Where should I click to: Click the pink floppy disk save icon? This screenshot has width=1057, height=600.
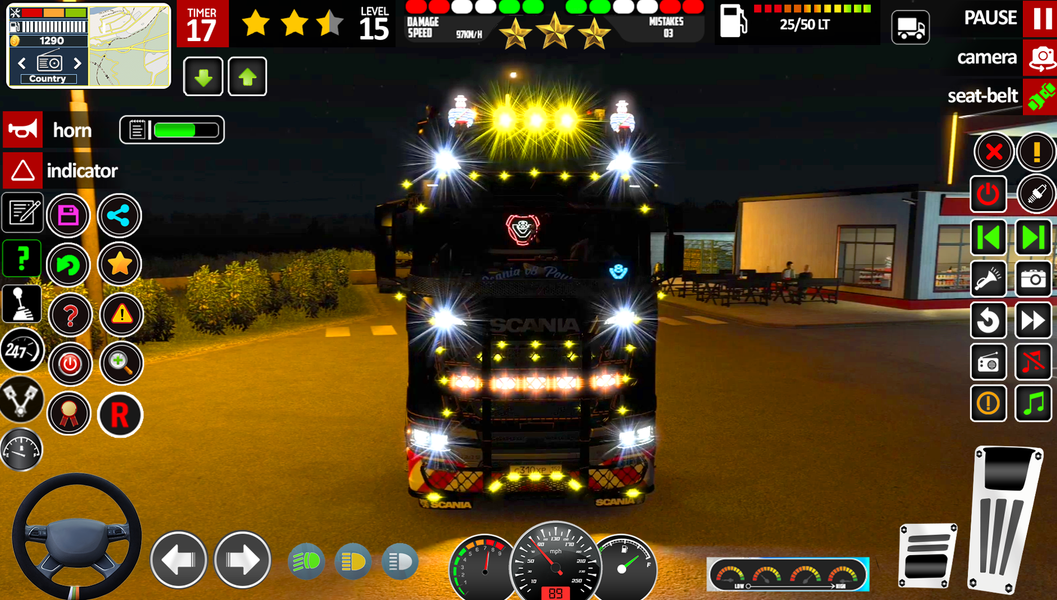tap(69, 215)
